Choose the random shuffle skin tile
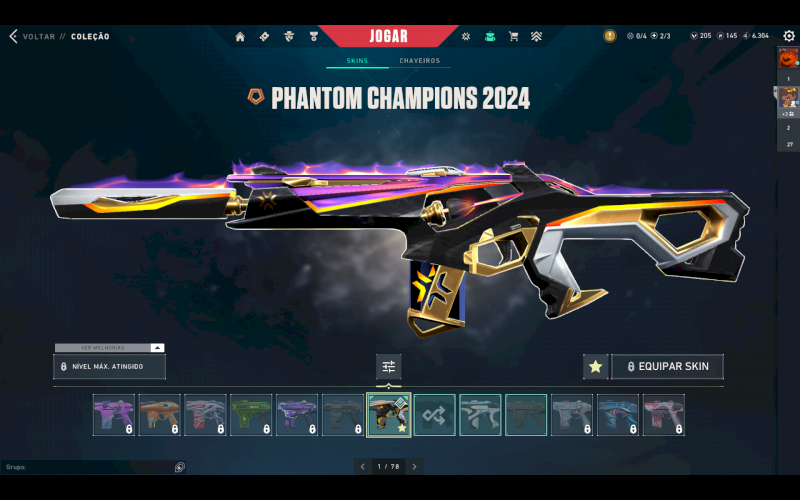800x500 pixels. pos(435,415)
